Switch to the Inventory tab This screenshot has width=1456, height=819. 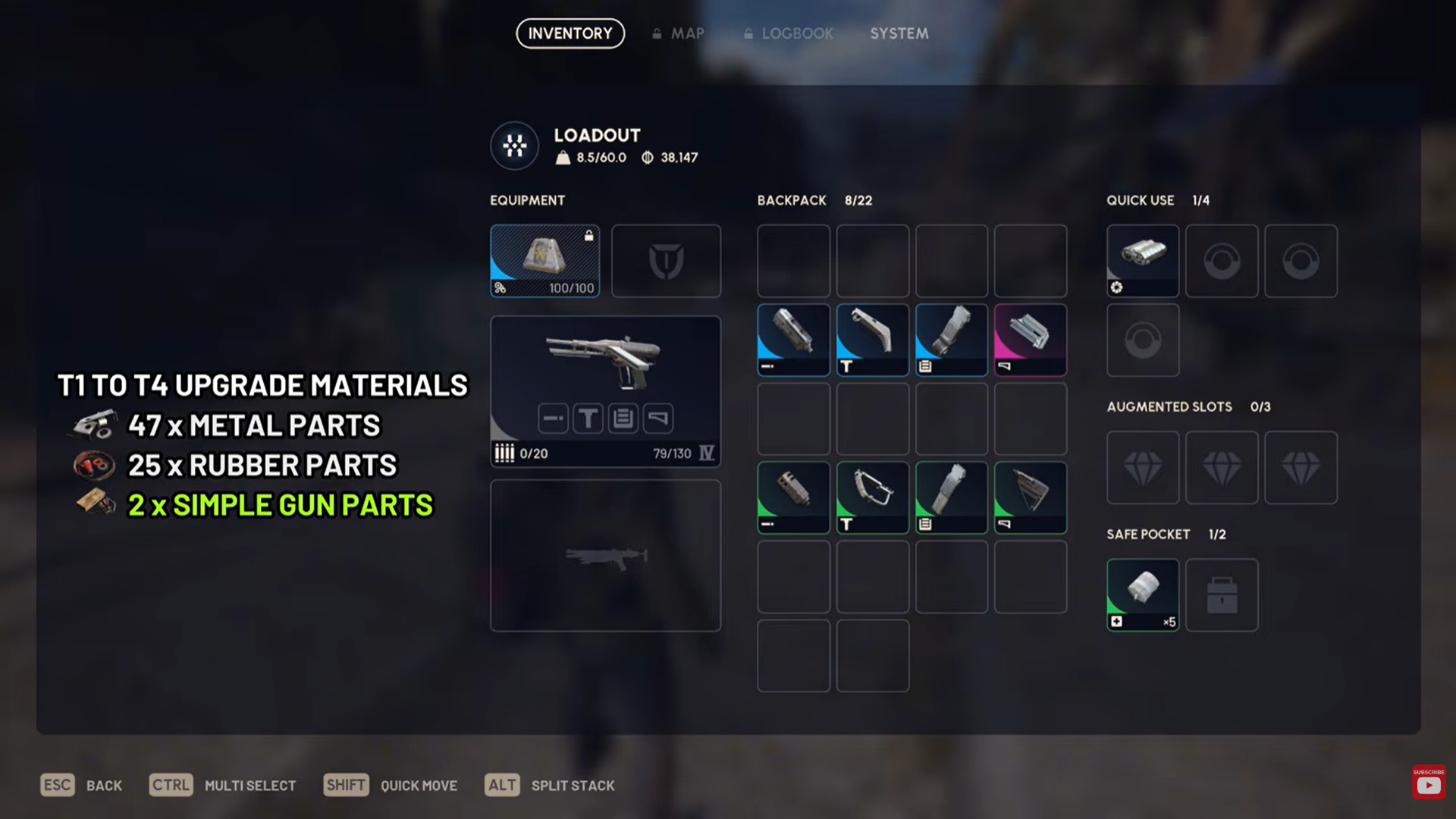coord(570,33)
